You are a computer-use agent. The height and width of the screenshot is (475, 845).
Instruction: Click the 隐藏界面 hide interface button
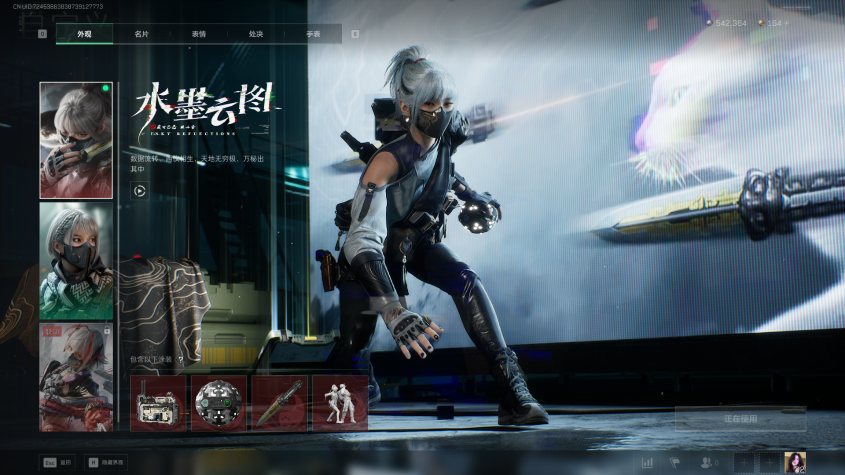107,463
